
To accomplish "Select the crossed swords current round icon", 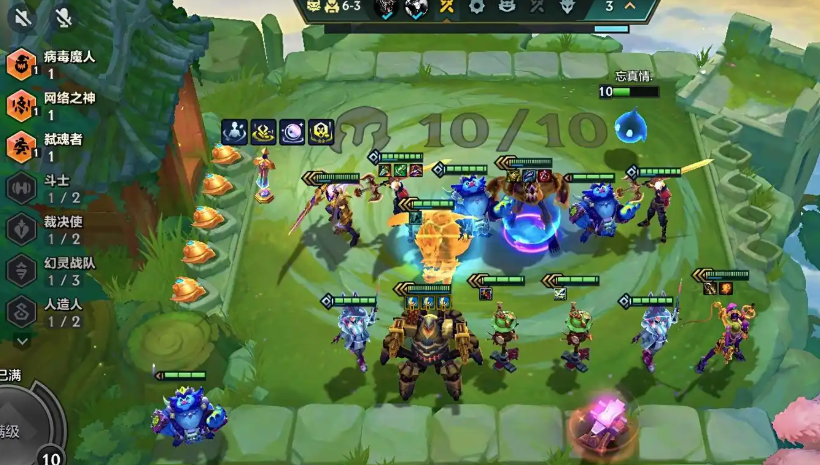I will pos(447,7).
